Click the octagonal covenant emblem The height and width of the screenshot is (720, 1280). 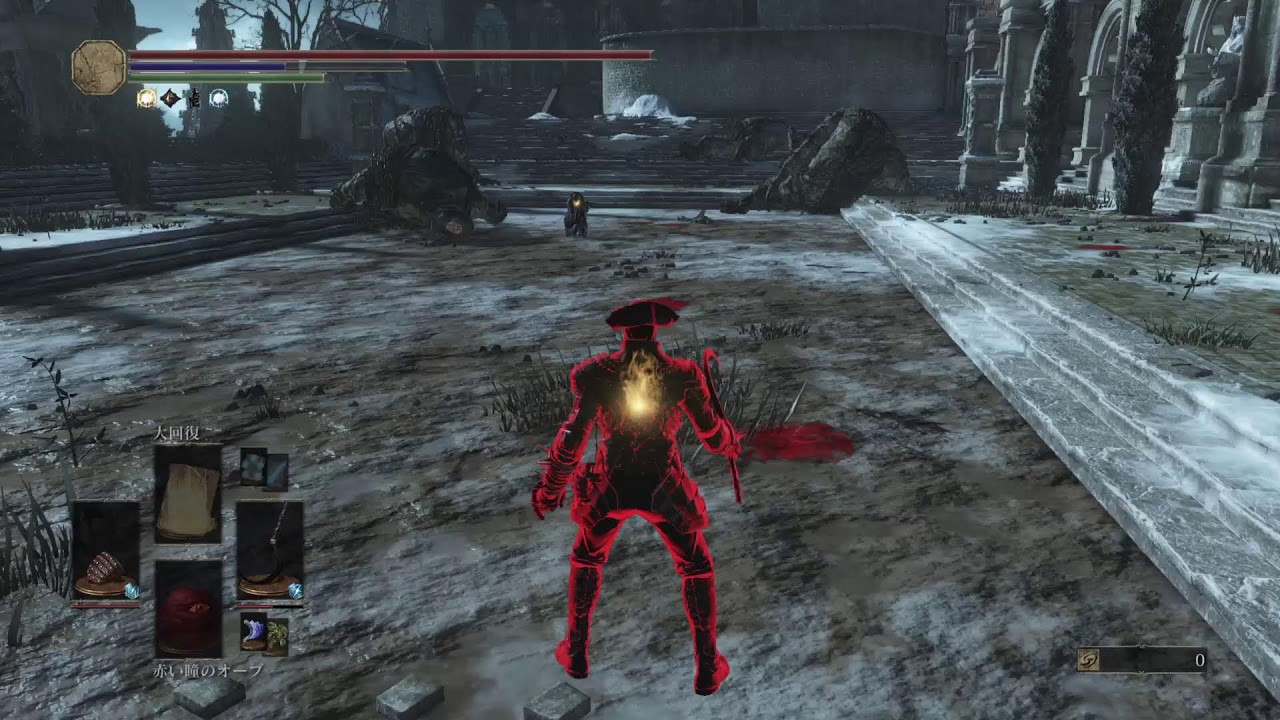[x=99, y=68]
